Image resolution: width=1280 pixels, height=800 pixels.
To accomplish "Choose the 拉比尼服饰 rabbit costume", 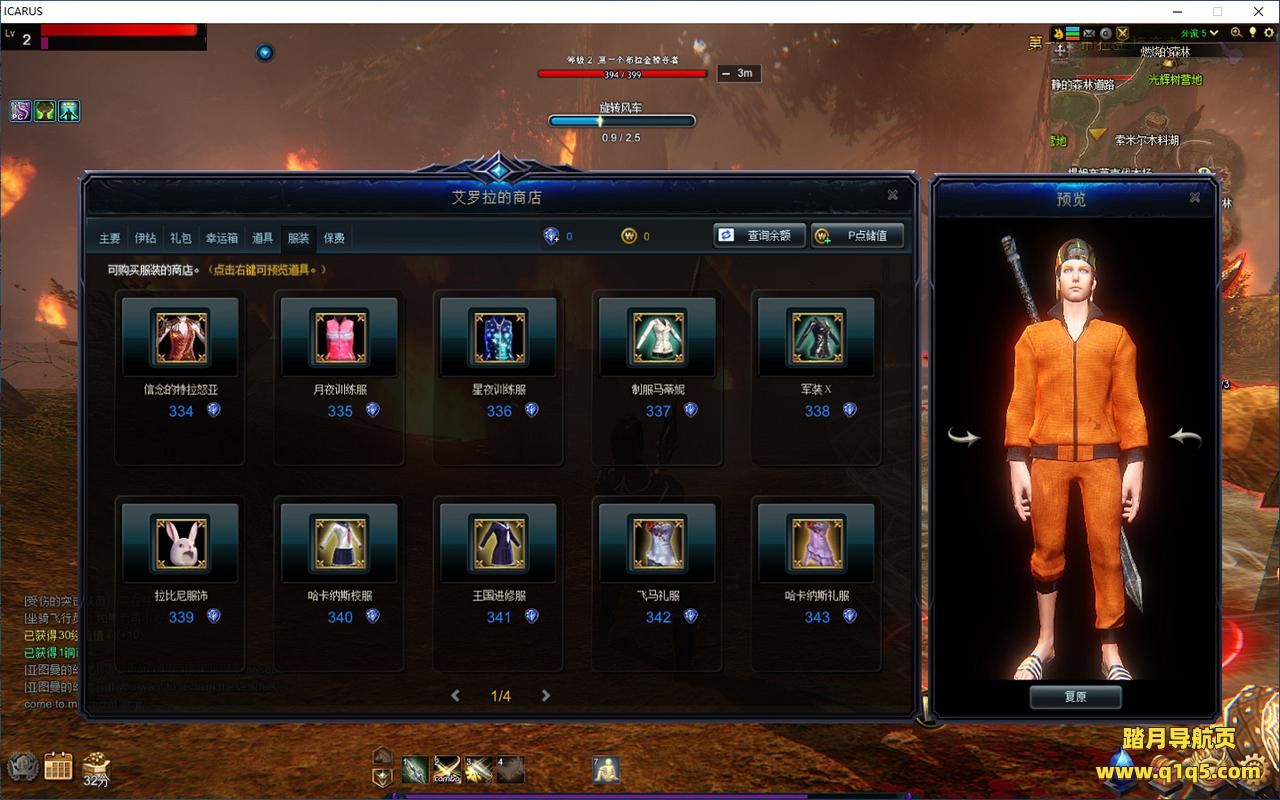I will tap(181, 543).
